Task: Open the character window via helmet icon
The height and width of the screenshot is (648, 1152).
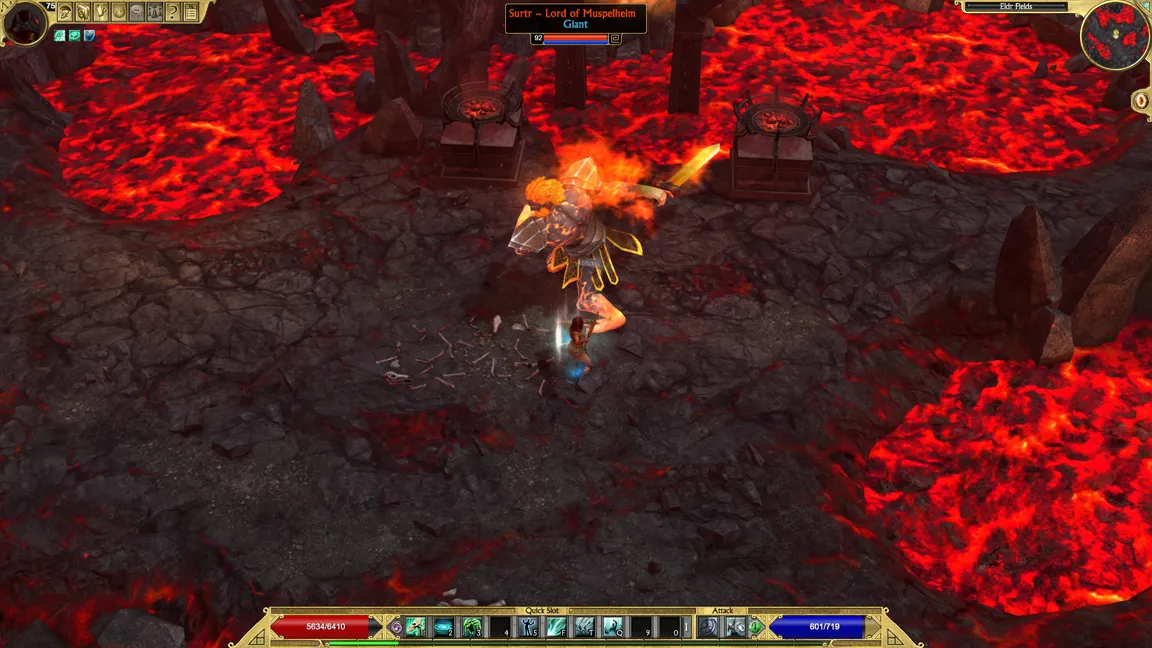Action: pos(66,13)
